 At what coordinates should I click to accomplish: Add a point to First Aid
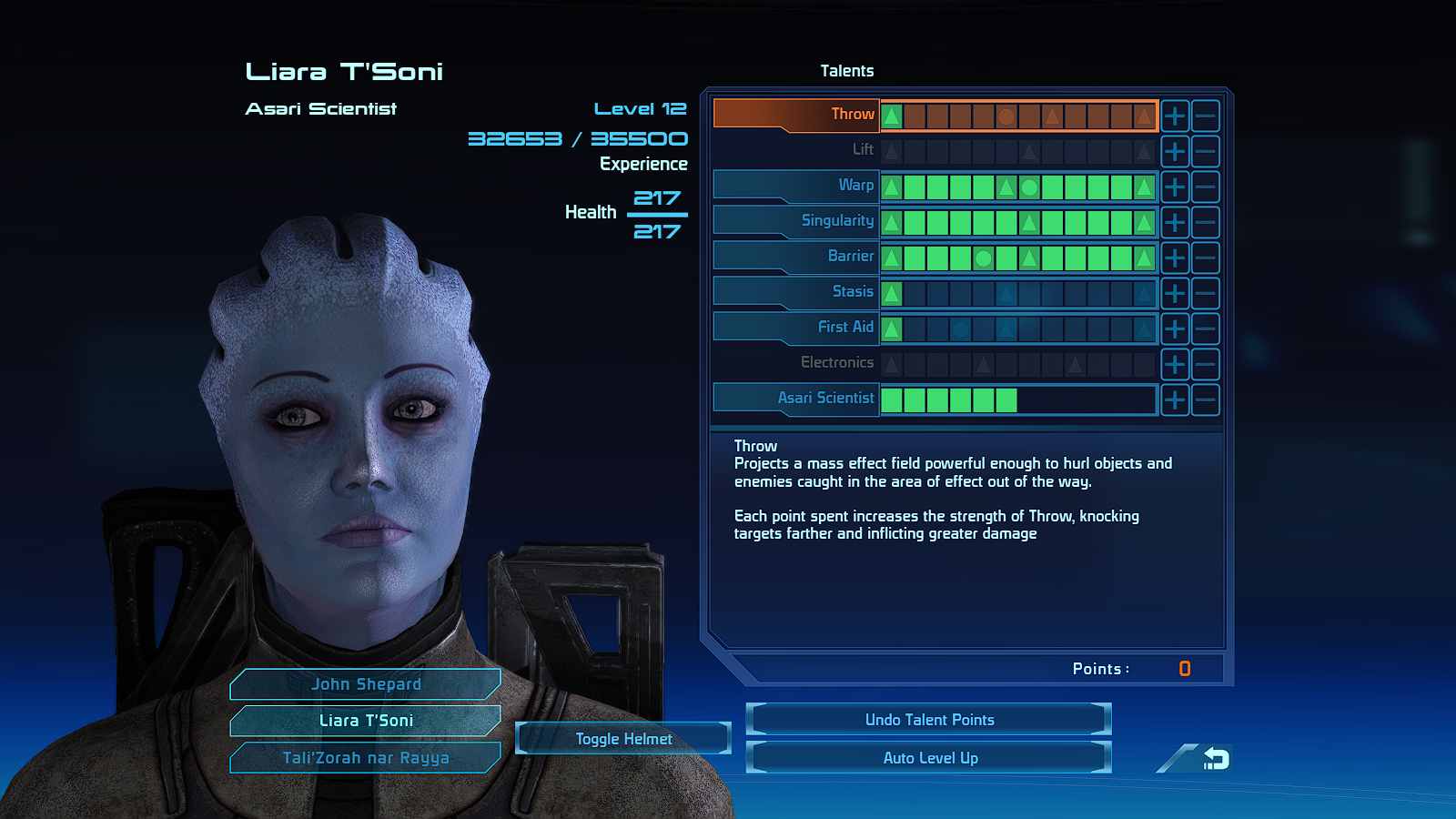point(1175,329)
